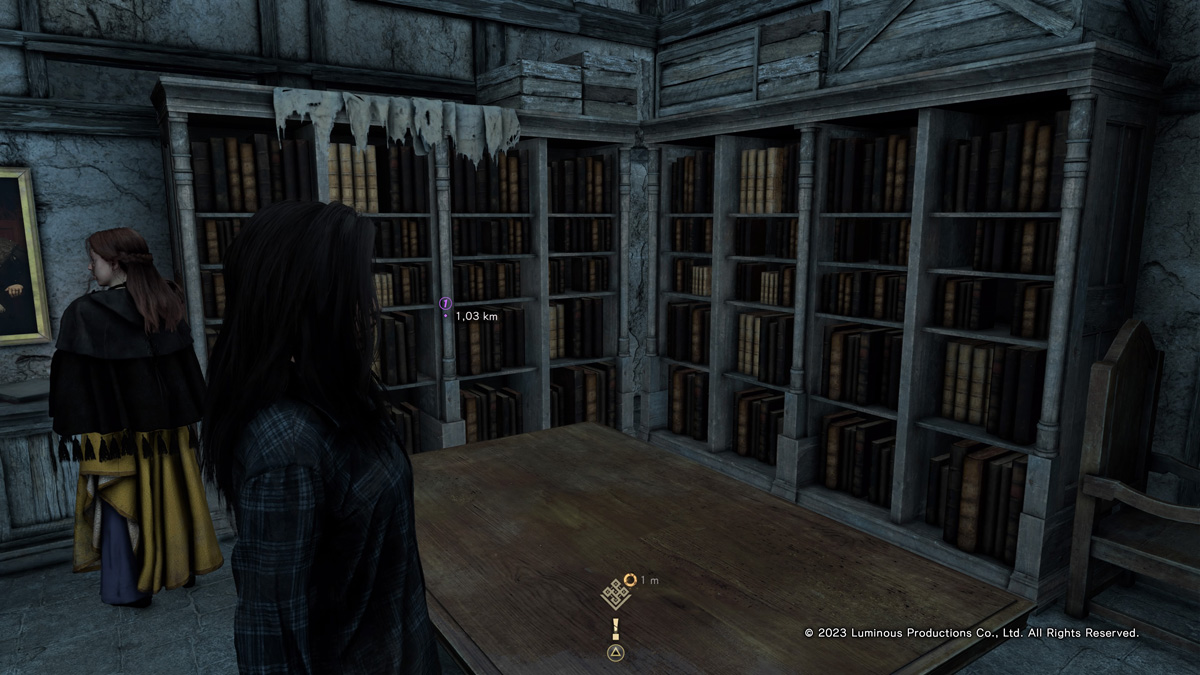Select the purple quest waypoint marker
The width and height of the screenshot is (1200, 675).
click(446, 302)
